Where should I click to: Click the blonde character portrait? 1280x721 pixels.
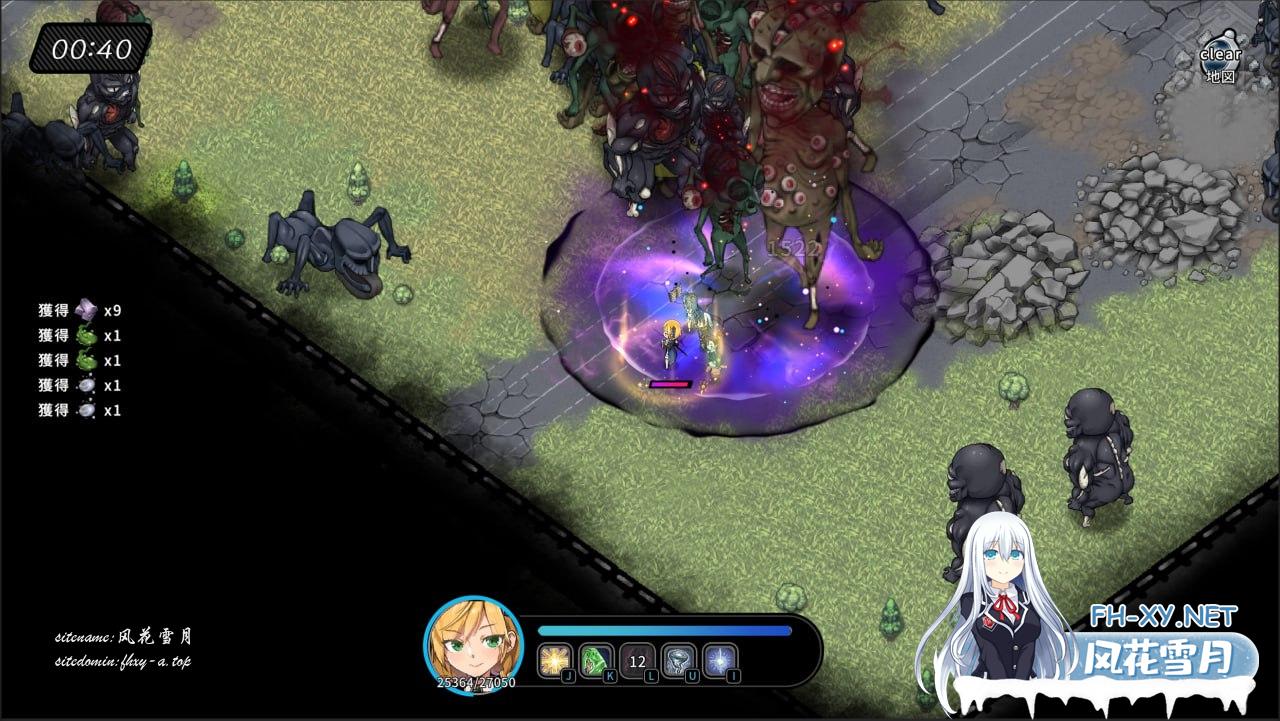(x=473, y=643)
